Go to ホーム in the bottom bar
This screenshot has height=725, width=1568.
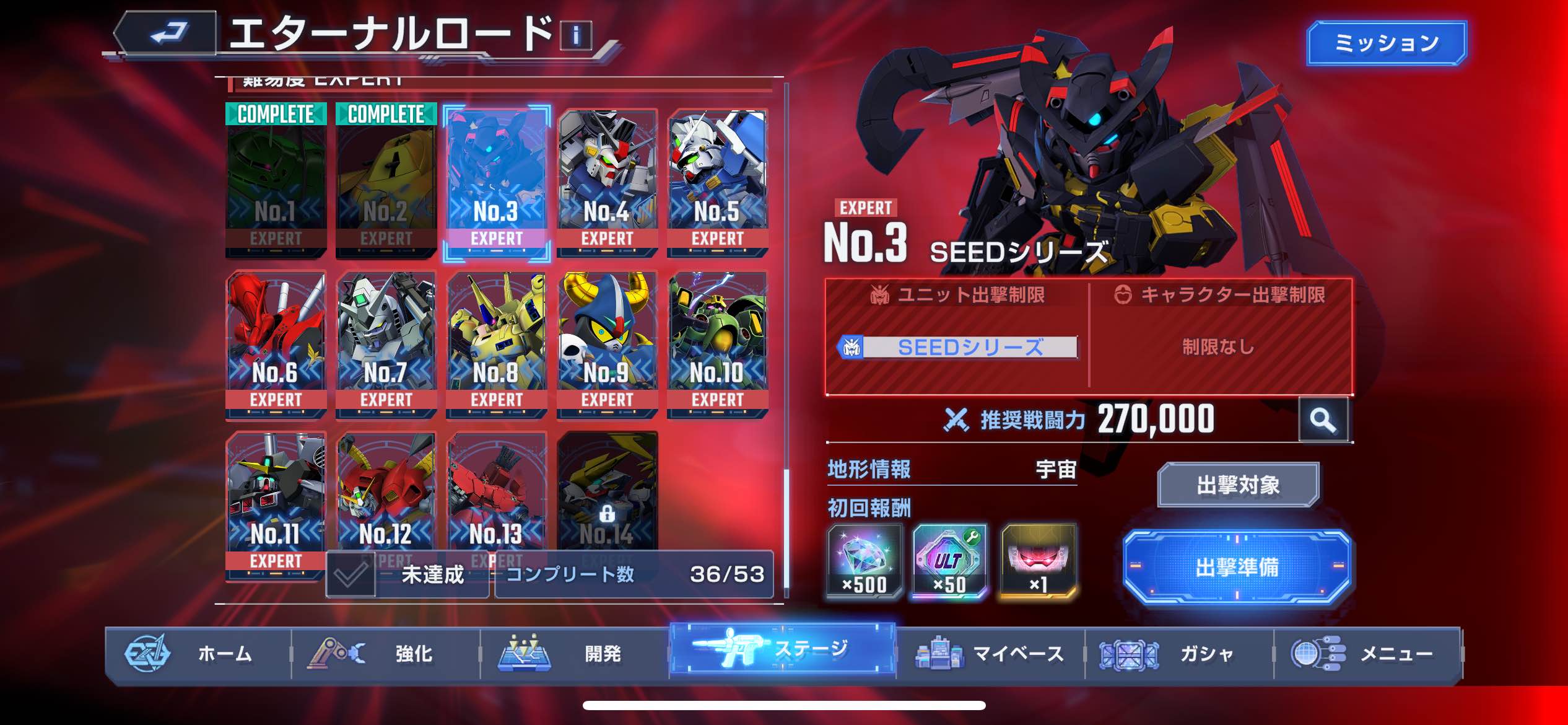198,654
